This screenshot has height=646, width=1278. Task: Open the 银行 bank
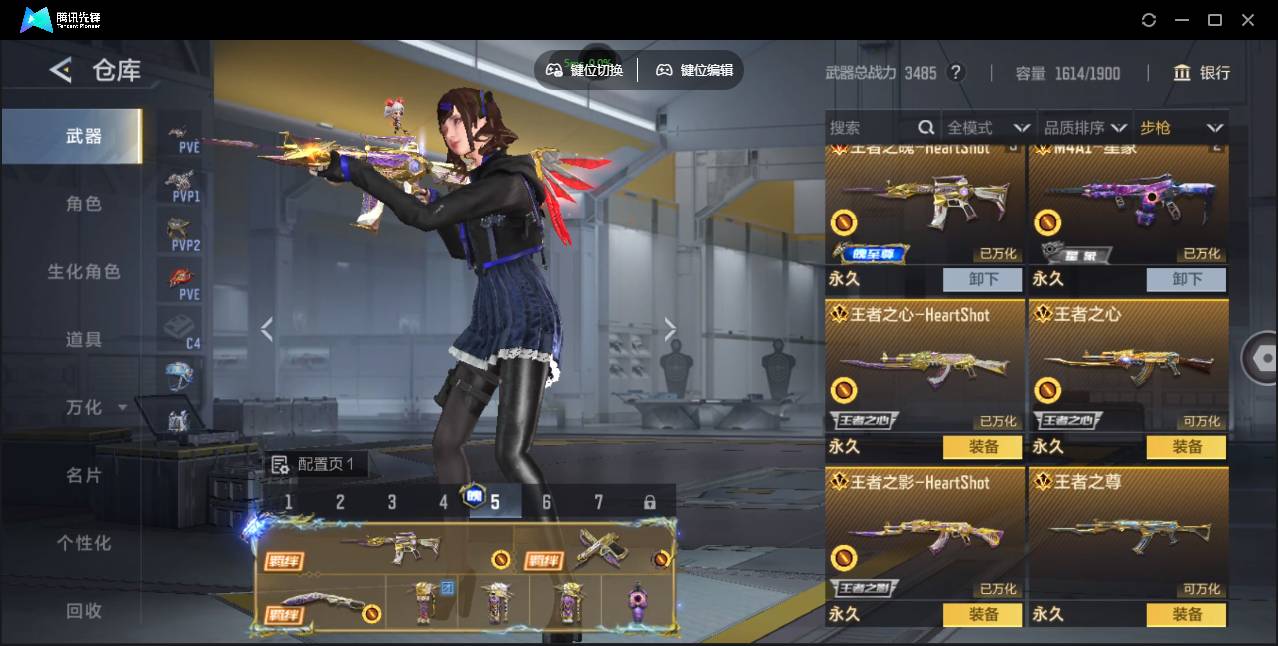pos(1201,73)
